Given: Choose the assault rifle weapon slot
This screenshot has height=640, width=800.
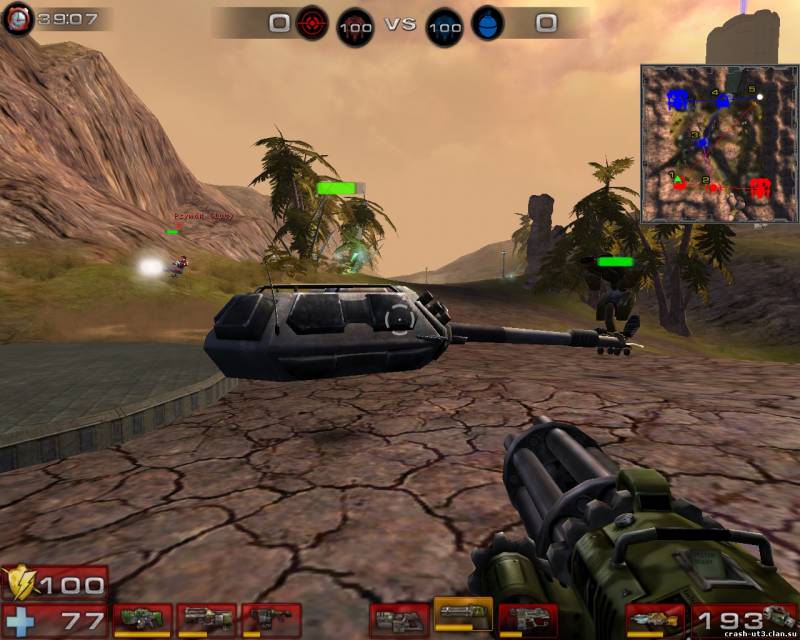Looking at the screenshot, I should [x=207, y=620].
